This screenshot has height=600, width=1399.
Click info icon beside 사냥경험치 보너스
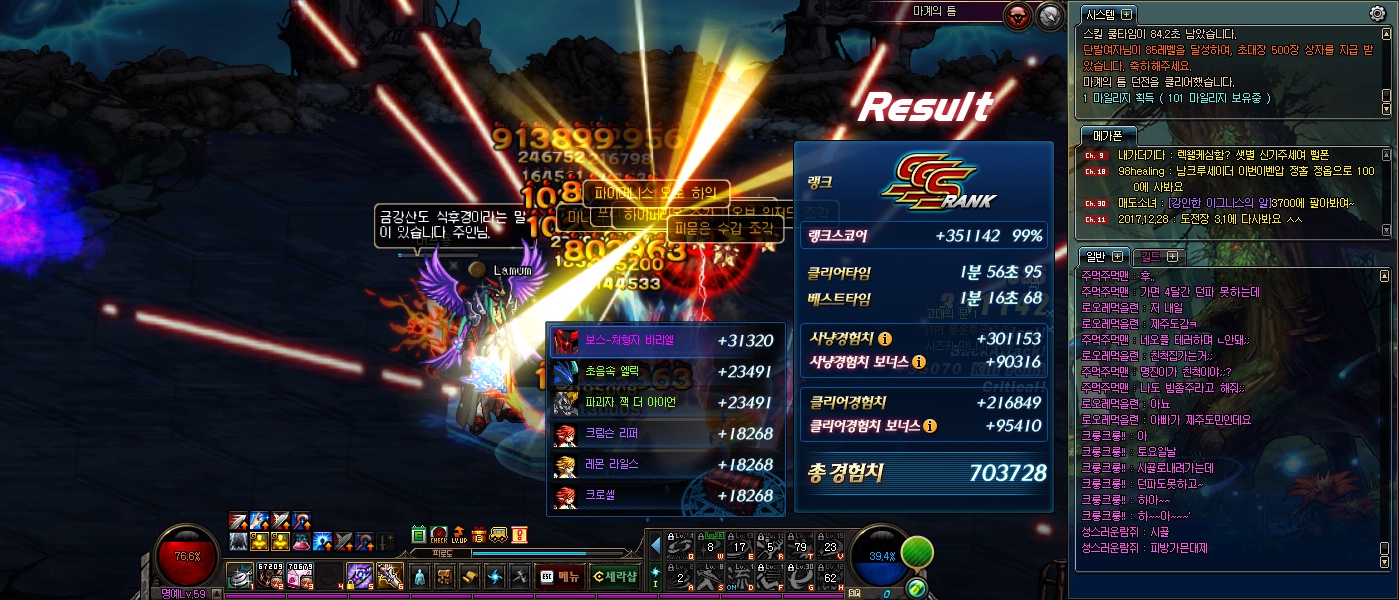[919, 362]
